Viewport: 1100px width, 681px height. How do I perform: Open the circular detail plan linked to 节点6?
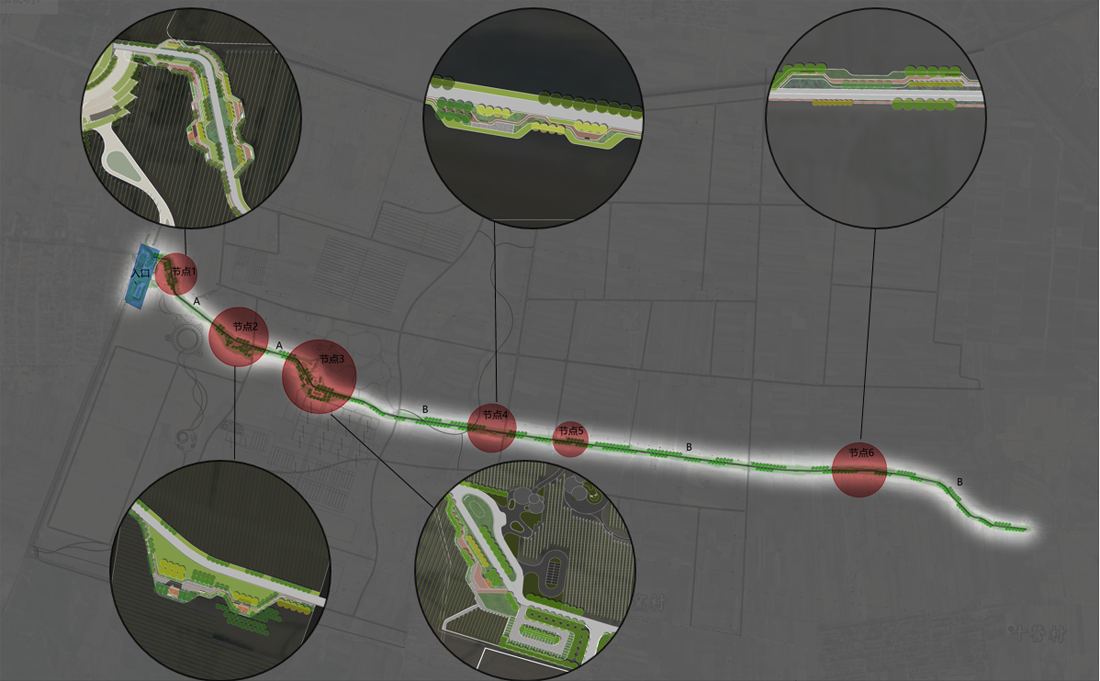[x=876, y=118]
